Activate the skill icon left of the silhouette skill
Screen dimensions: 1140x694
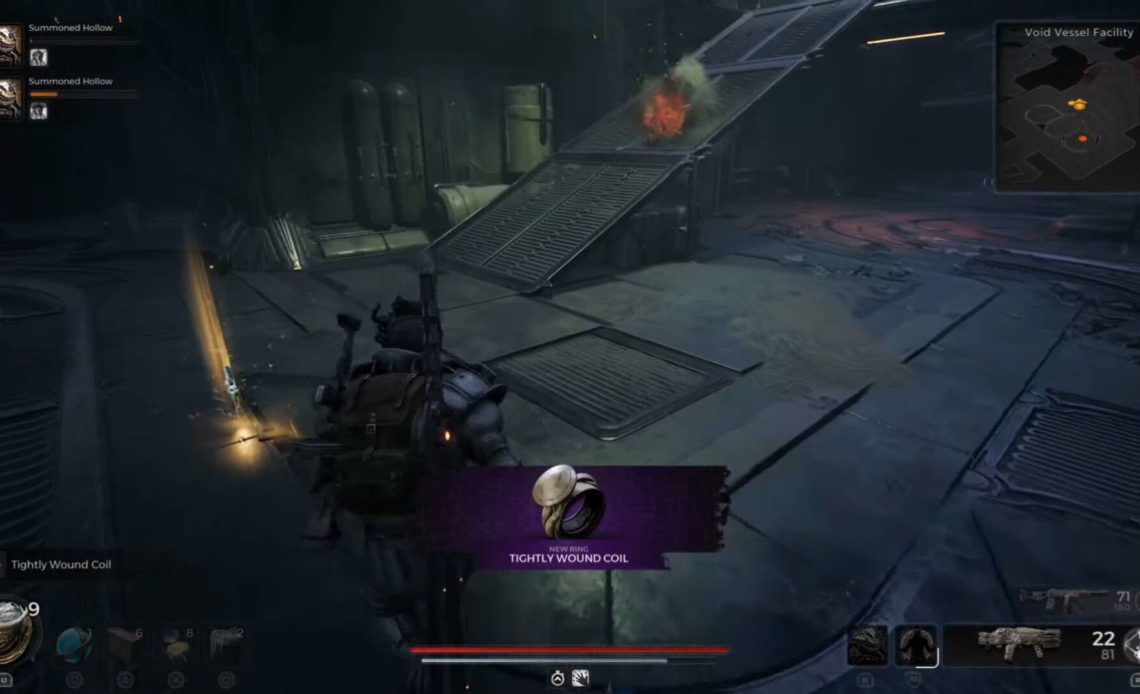[866, 645]
